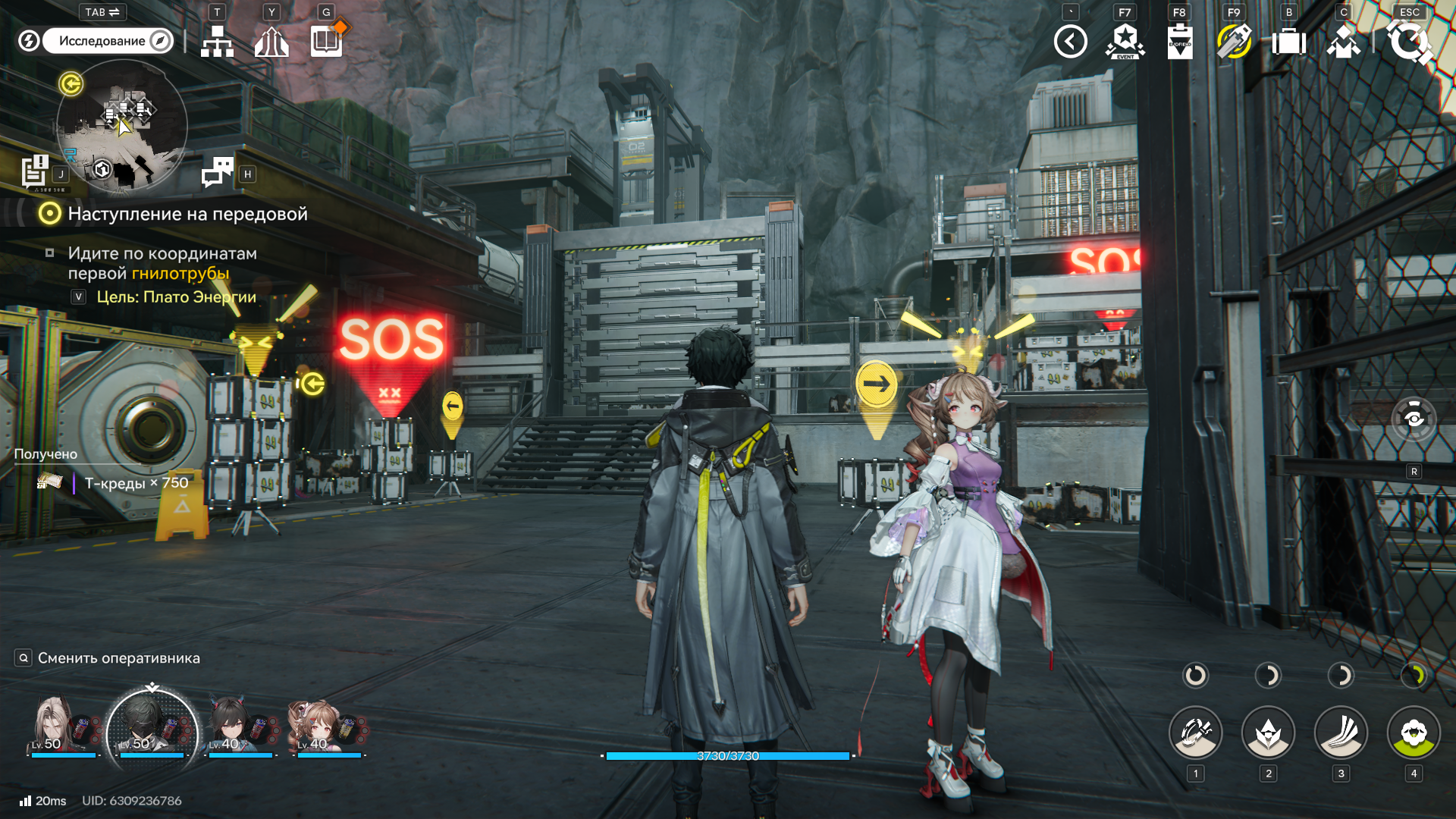
Task: Activate the second combat skill icon
Action: (x=1268, y=733)
